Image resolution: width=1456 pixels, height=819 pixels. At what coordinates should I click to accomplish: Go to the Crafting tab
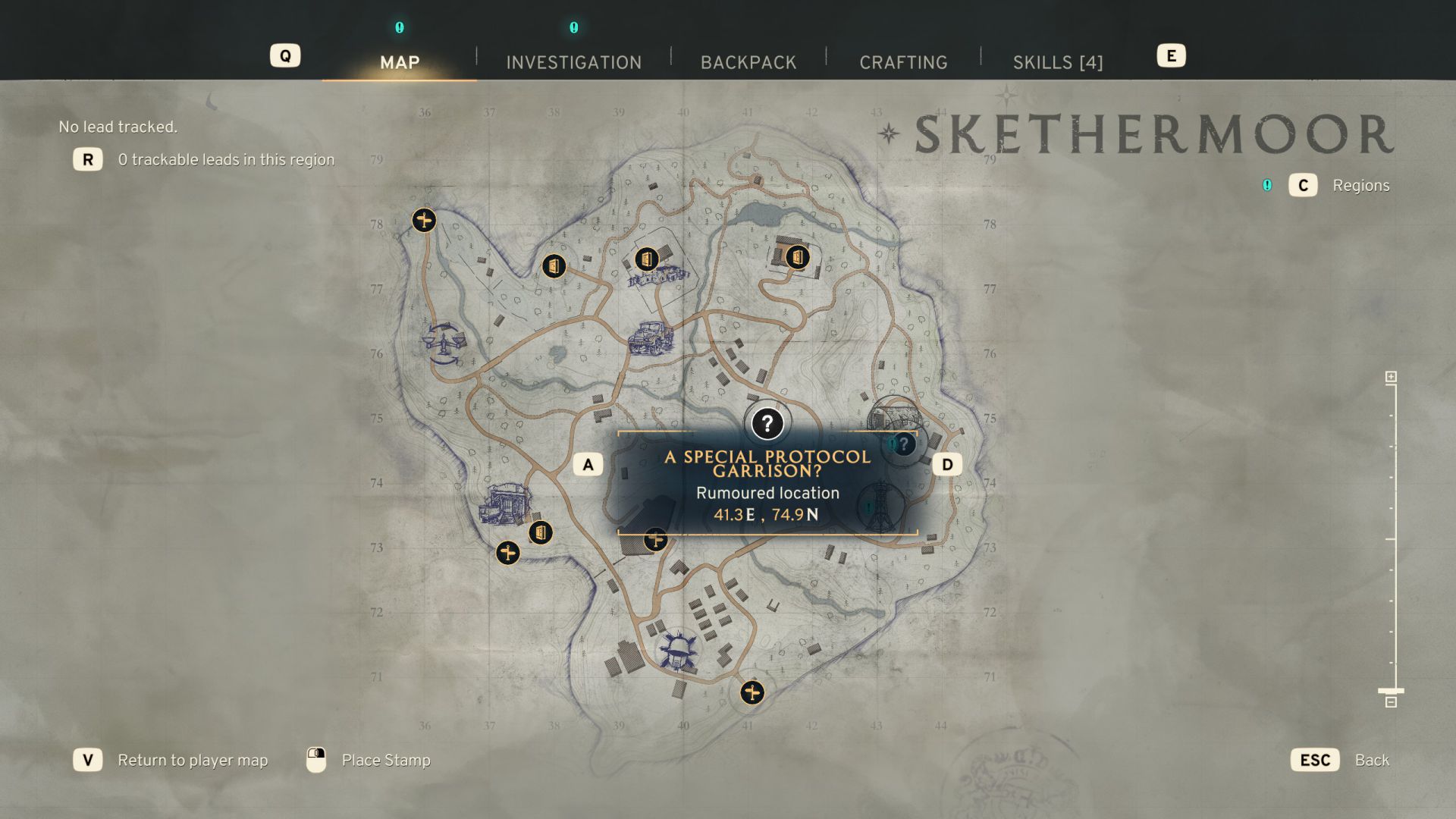tap(903, 62)
